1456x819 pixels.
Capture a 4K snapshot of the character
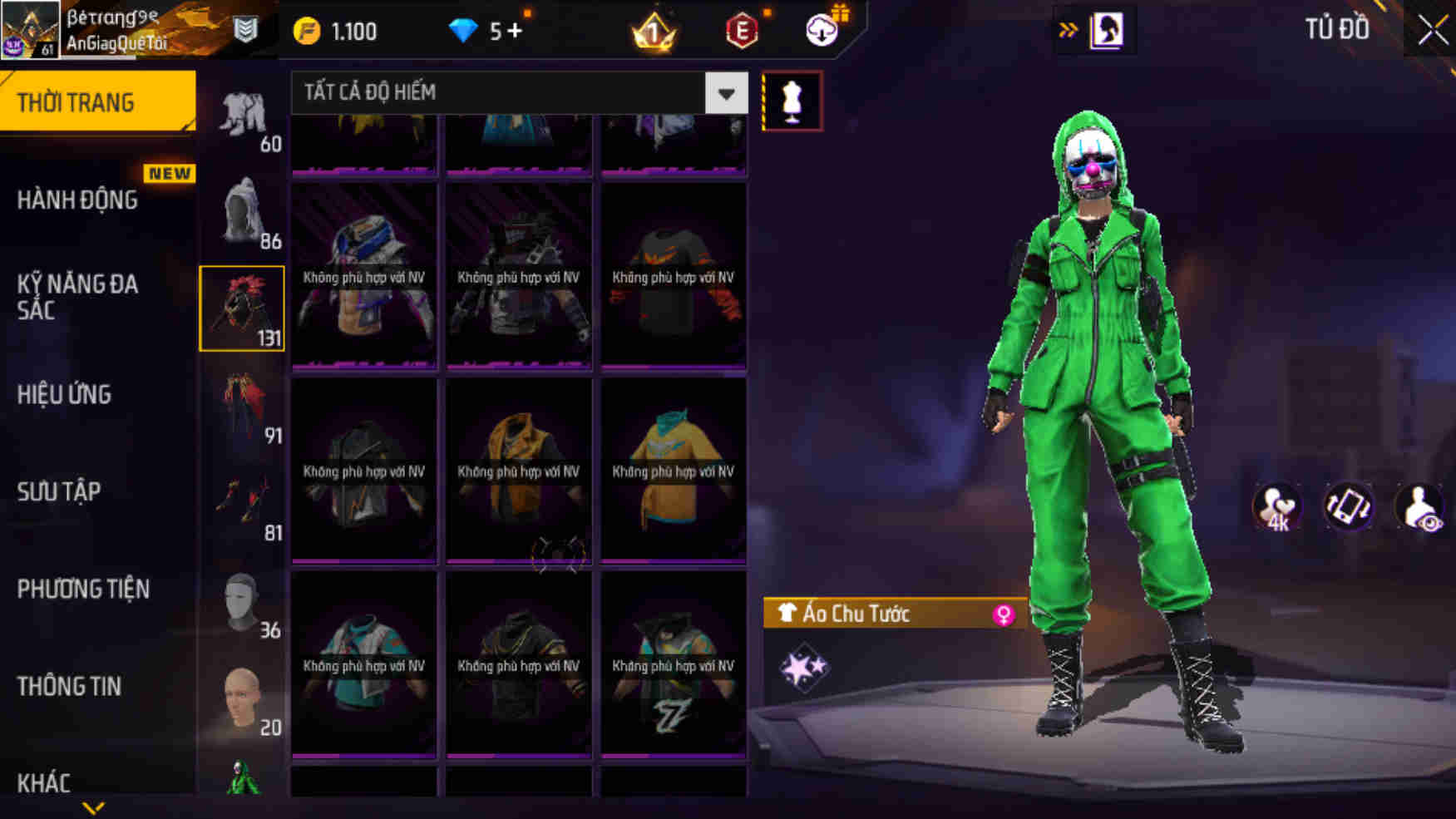point(1278,507)
